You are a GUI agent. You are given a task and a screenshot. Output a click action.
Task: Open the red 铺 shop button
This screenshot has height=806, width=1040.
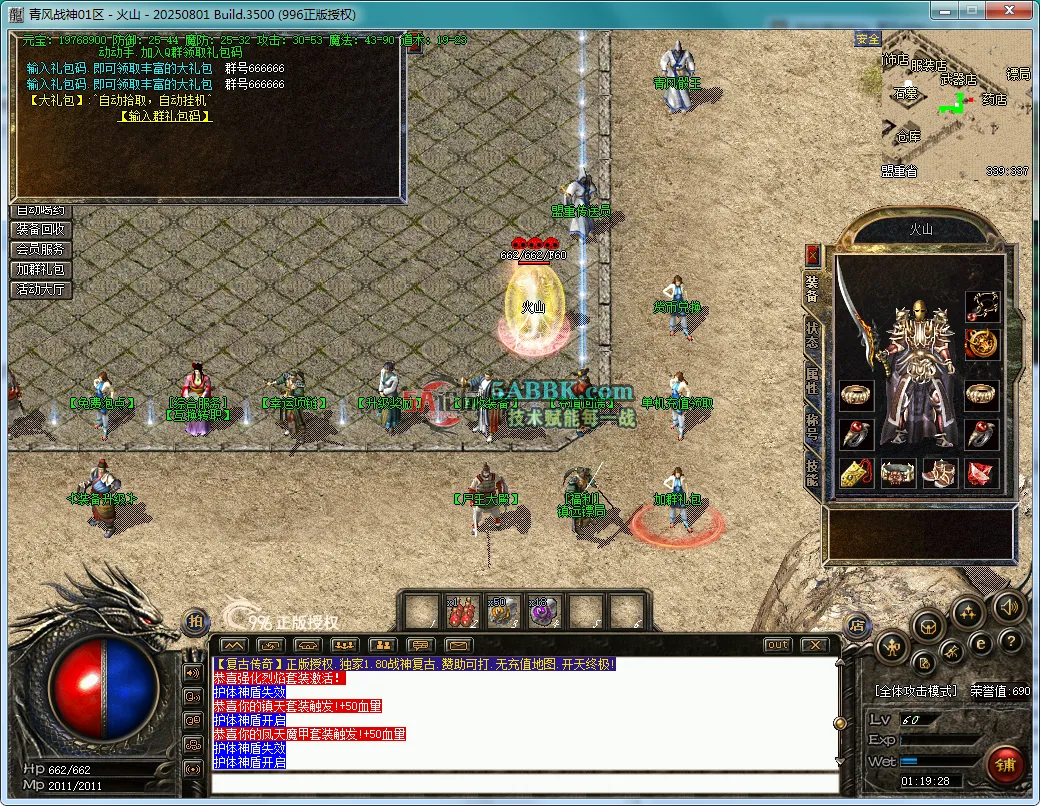(x=1004, y=765)
